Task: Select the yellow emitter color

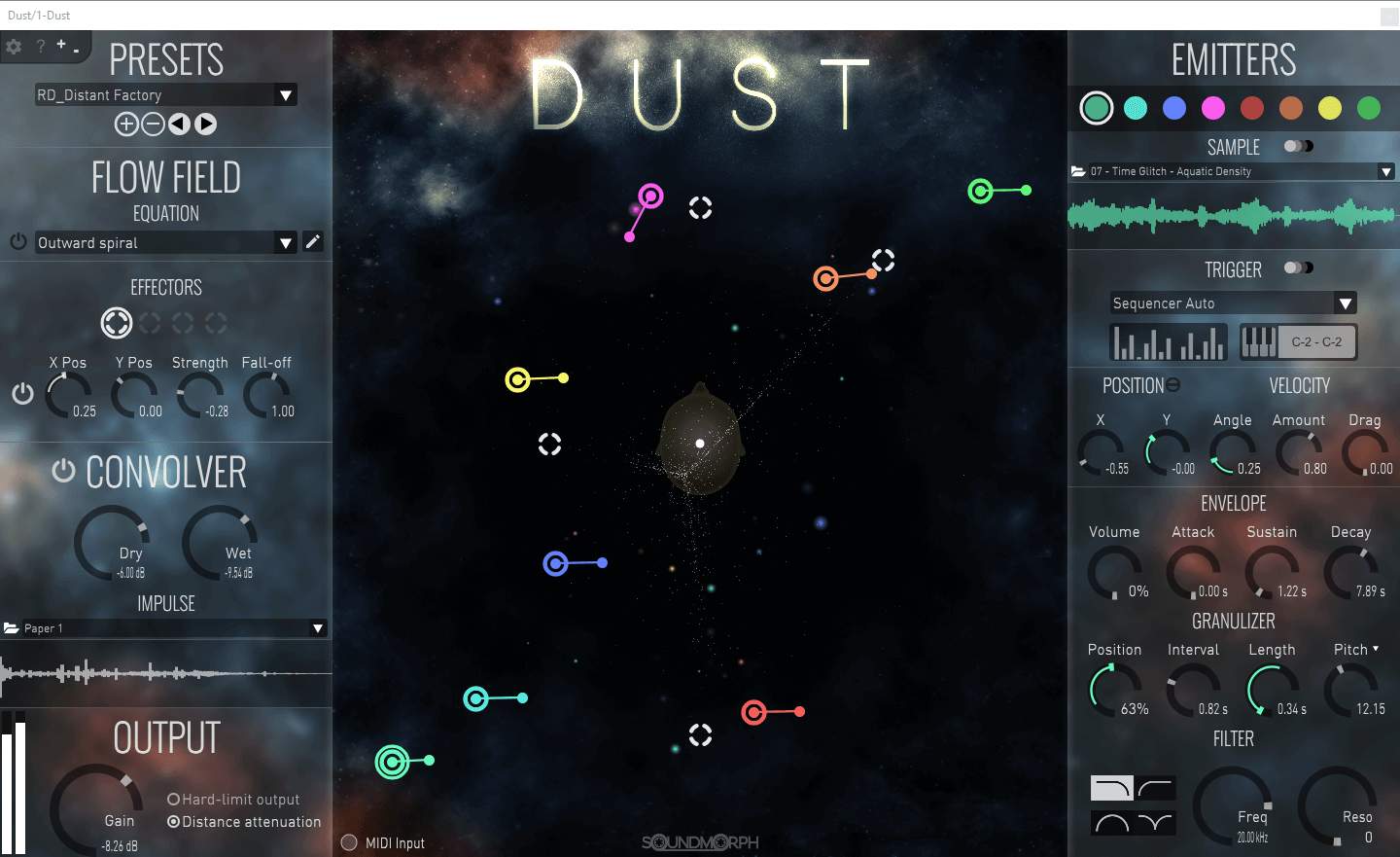Action: pos(1330,108)
